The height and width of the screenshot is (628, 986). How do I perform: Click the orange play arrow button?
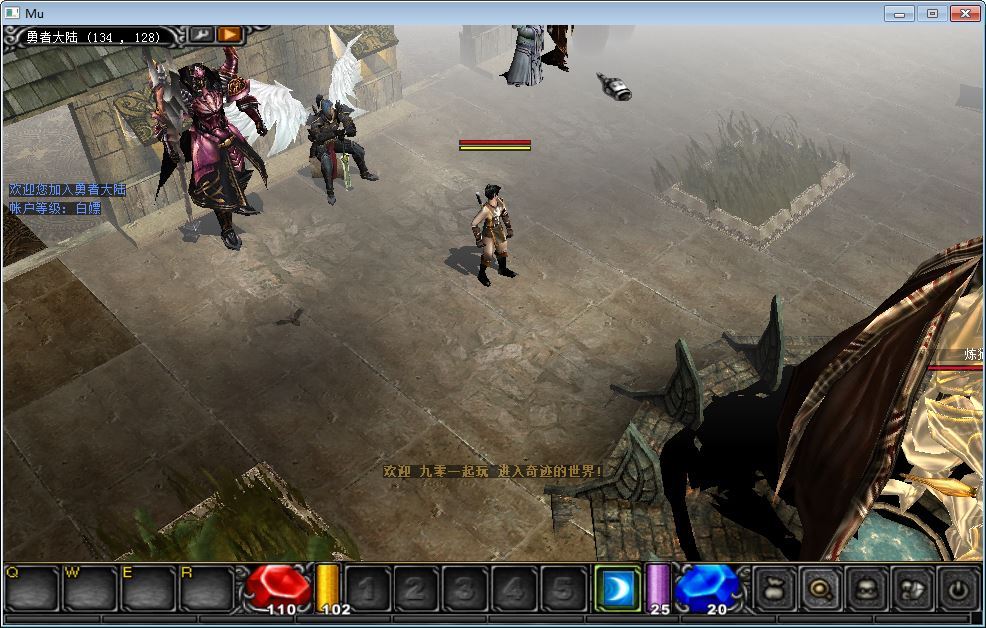230,34
